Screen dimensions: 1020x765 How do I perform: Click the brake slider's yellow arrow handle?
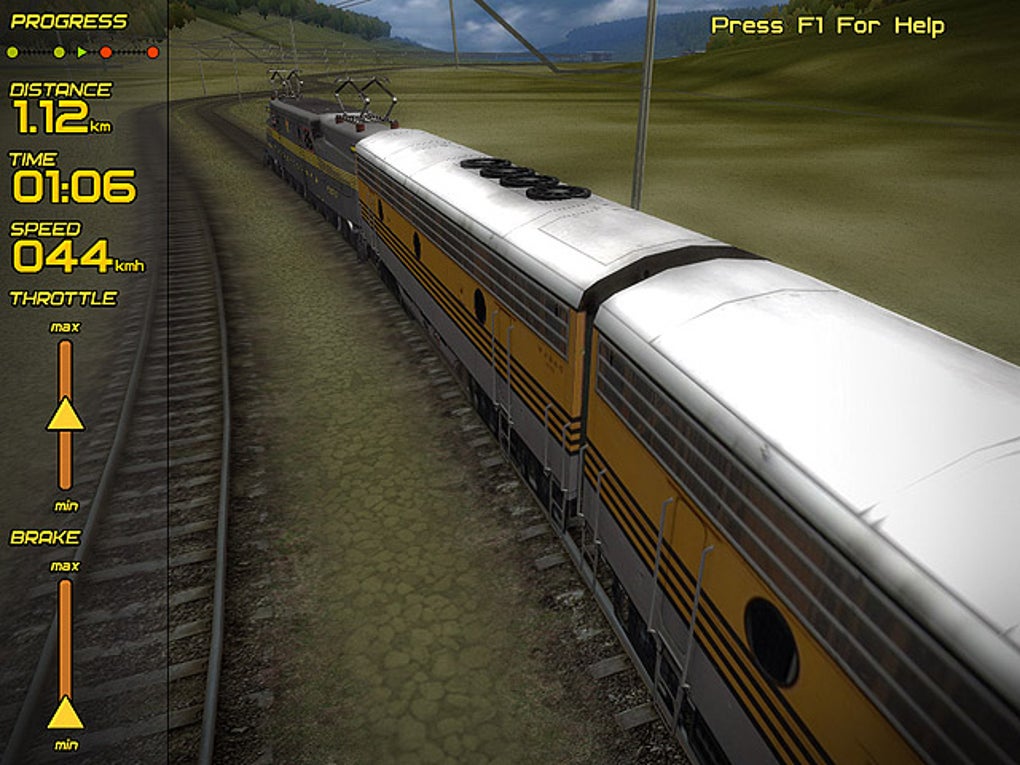[x=65, y=713]
